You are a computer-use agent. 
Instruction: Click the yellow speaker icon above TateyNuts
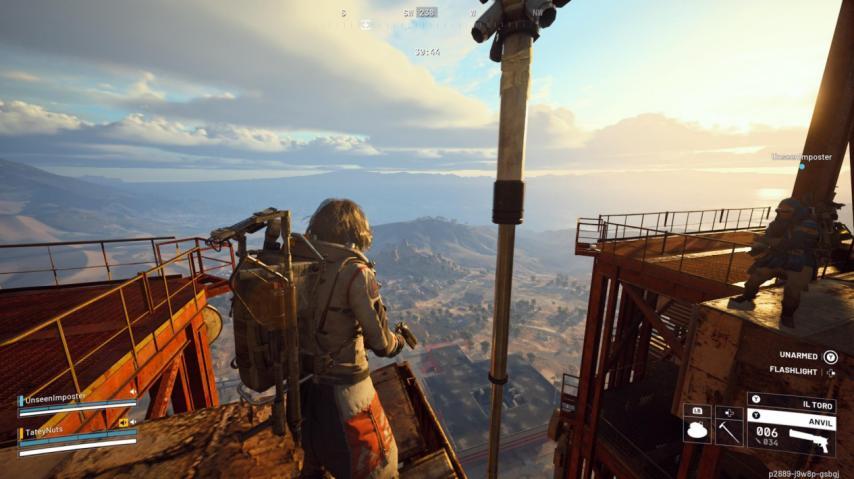(125, 422)
